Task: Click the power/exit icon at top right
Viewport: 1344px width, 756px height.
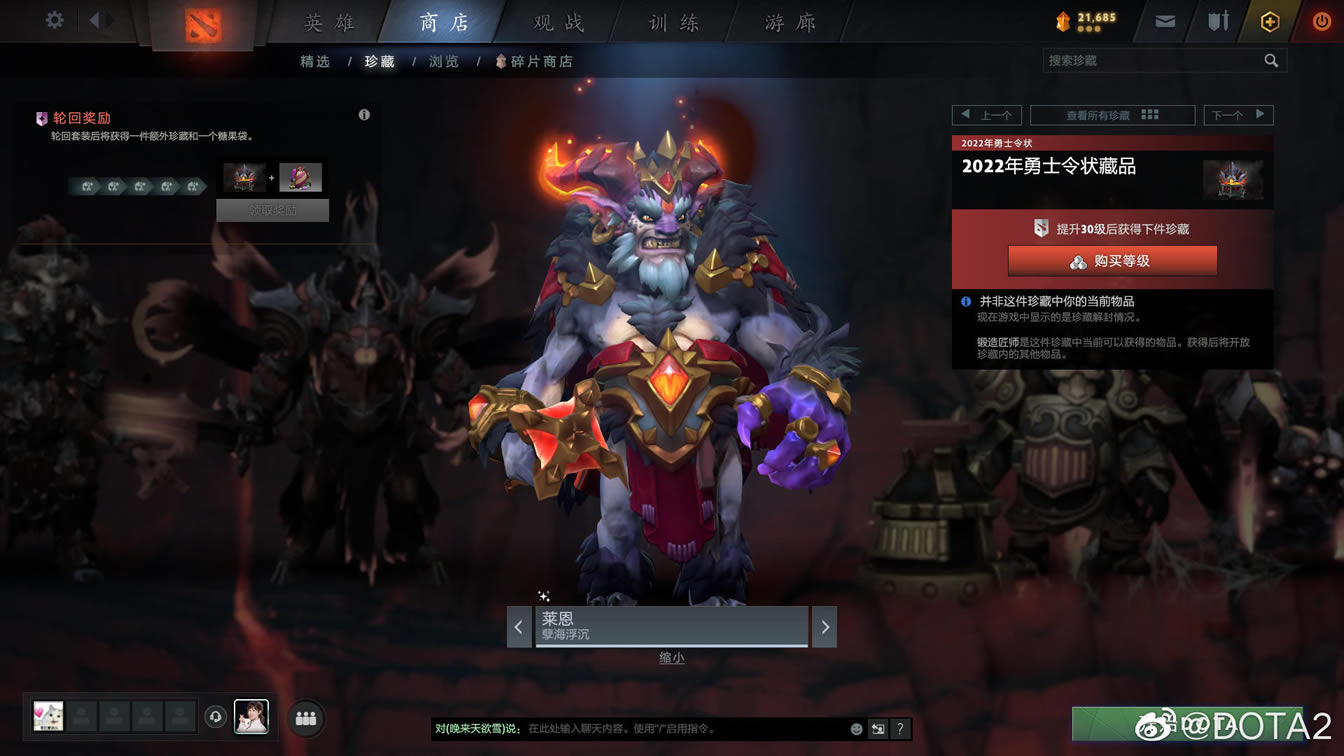Action: [1322, 20]
